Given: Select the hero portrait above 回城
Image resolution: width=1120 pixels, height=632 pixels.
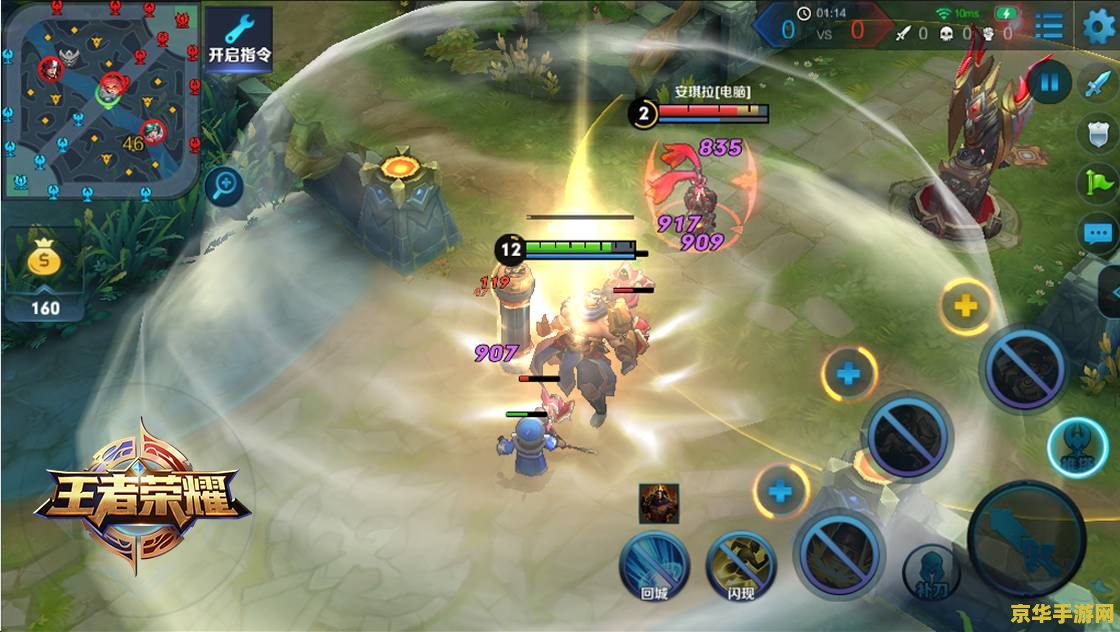Looking at the screenshot, I should 659,503.
